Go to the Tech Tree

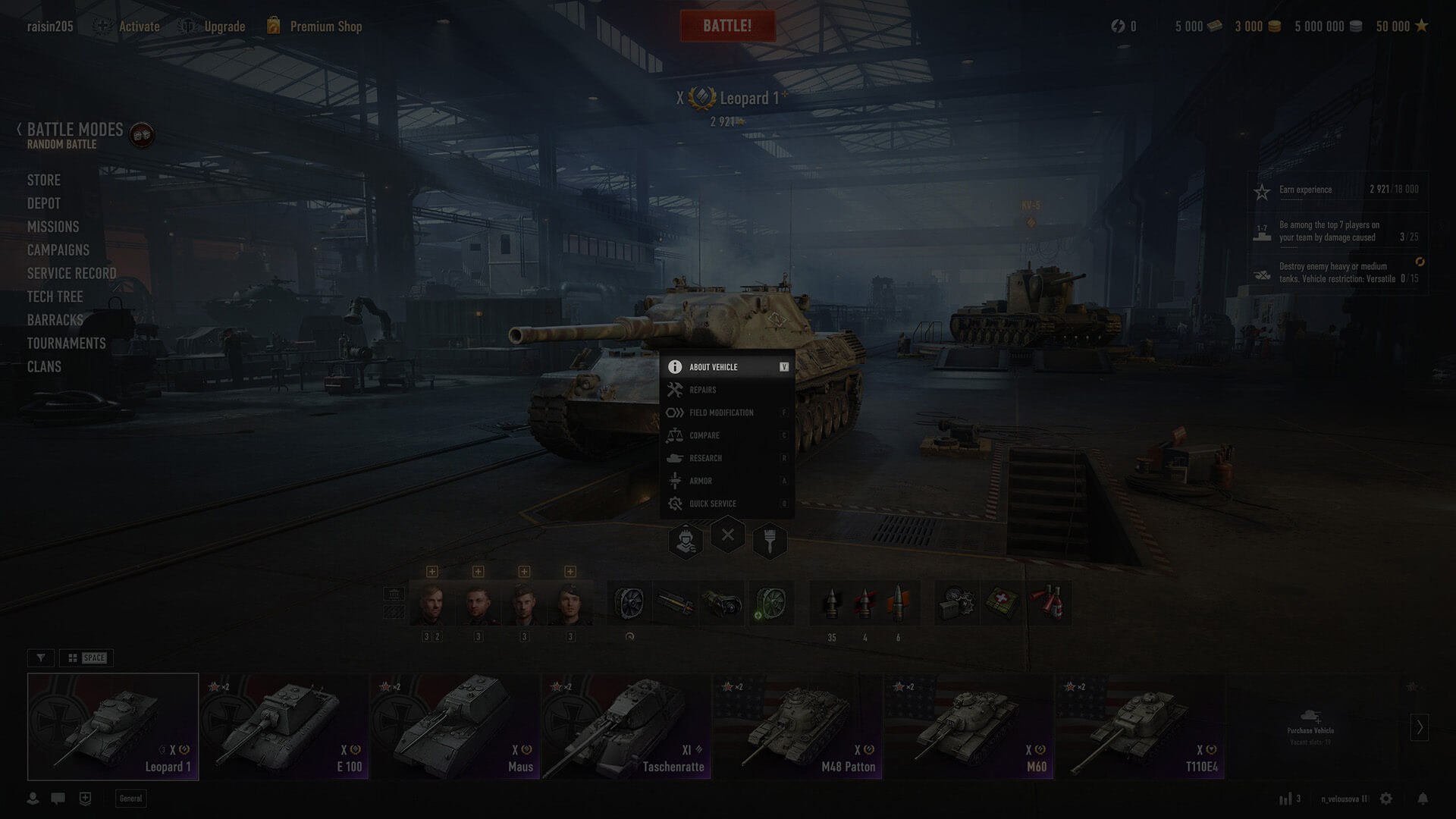tap(55, 297)
